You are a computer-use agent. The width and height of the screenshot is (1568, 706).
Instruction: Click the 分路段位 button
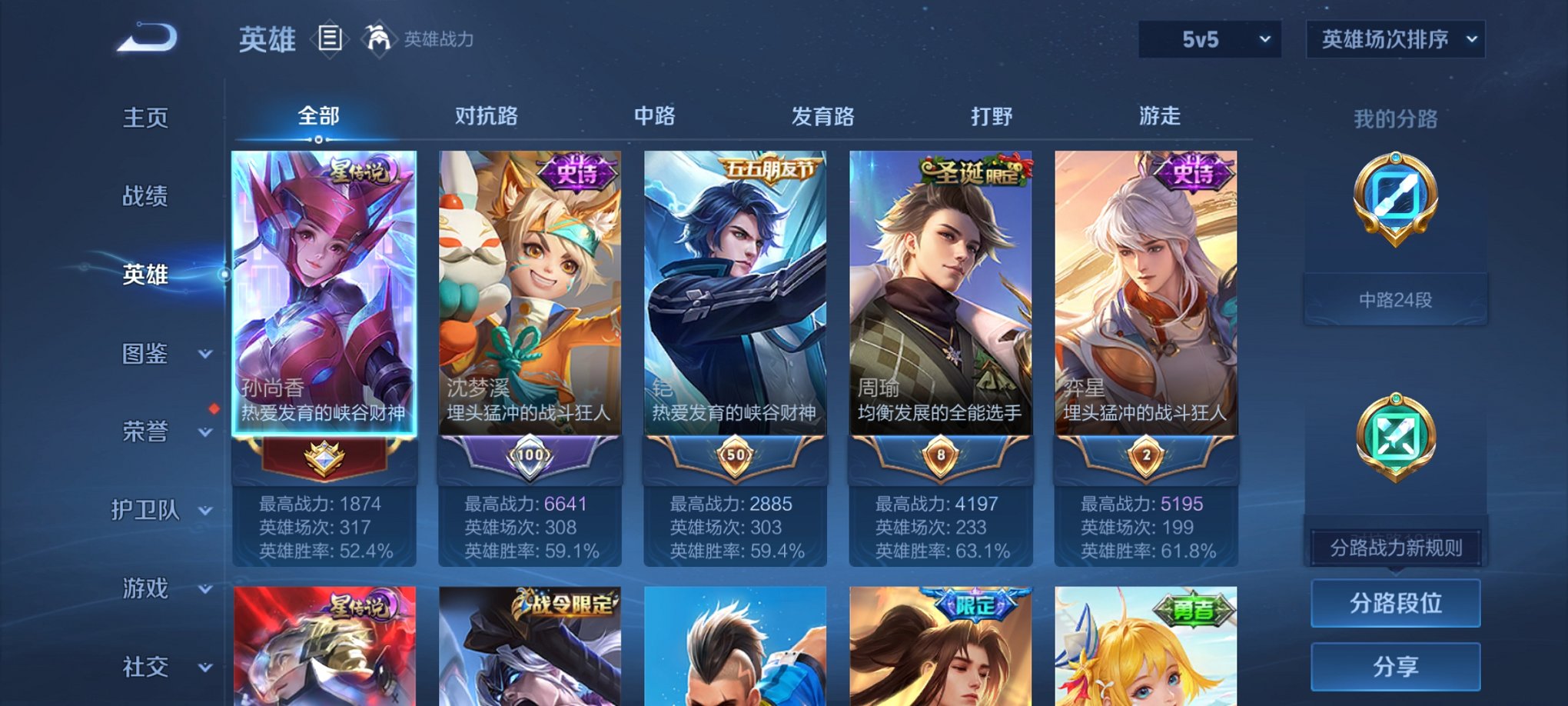click(x=1395, y=604)
